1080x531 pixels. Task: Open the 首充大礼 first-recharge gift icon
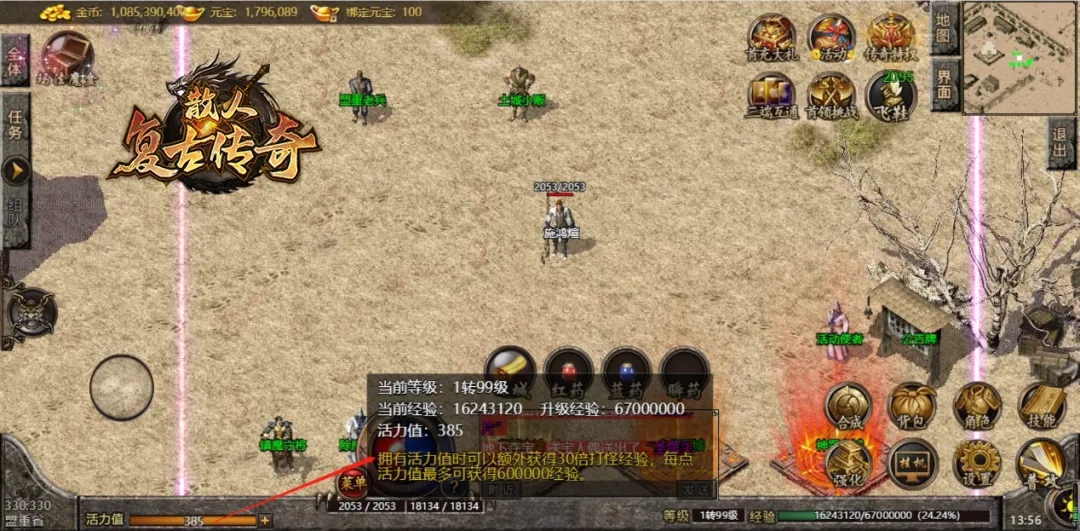[x=773, y=38]
